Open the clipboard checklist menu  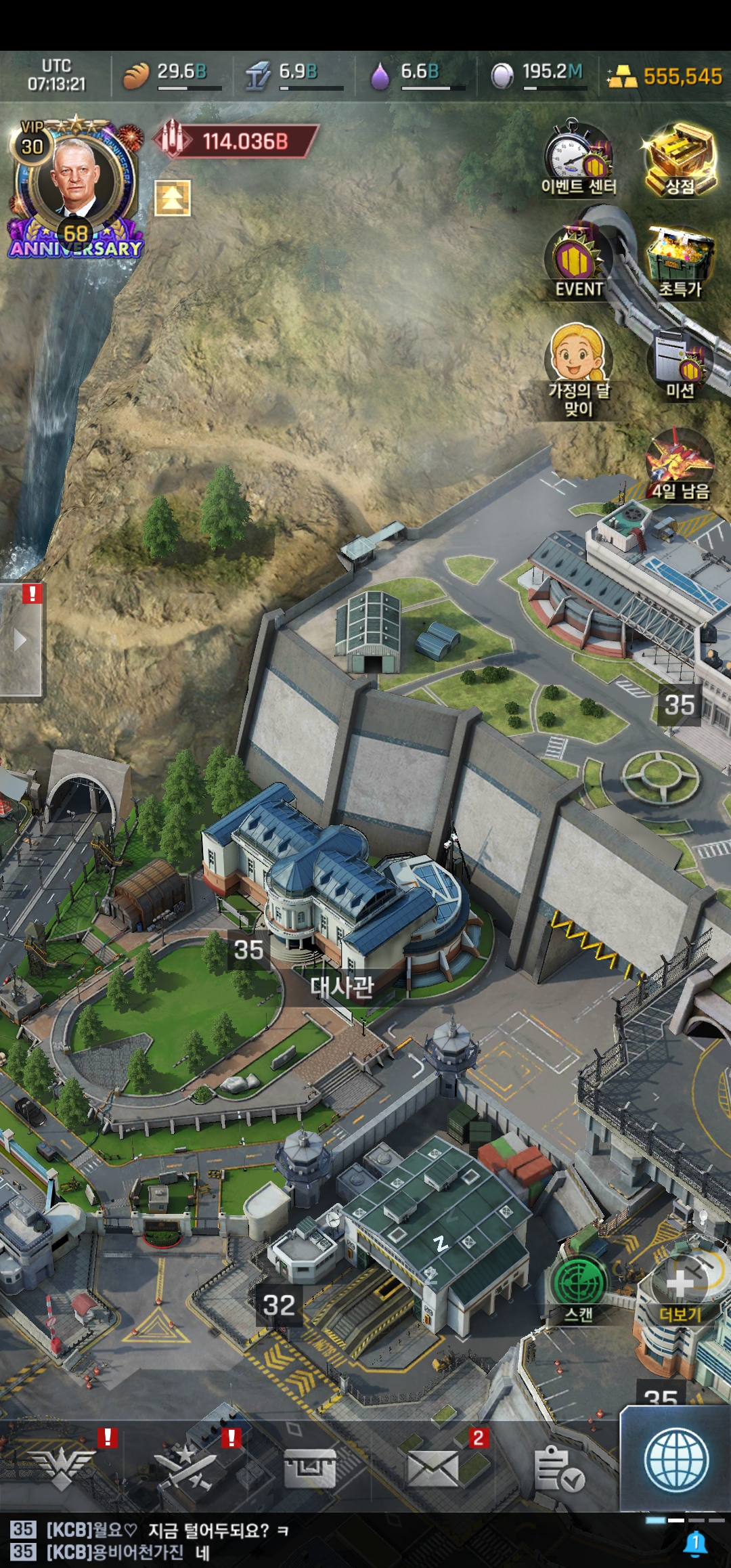coord(558,1469)
